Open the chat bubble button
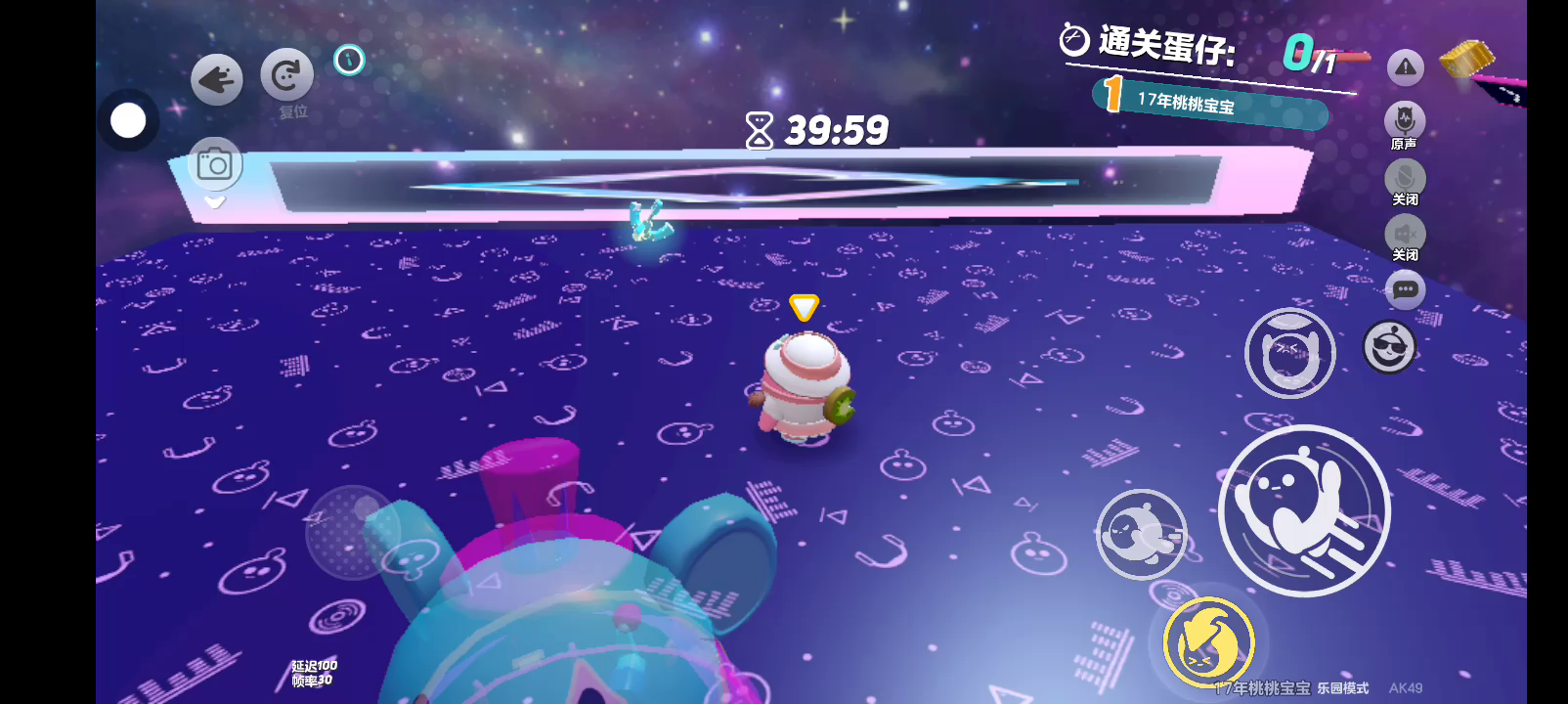Image resolution: width=1568 pixels, height=704 pixels. click(1406, 289)
